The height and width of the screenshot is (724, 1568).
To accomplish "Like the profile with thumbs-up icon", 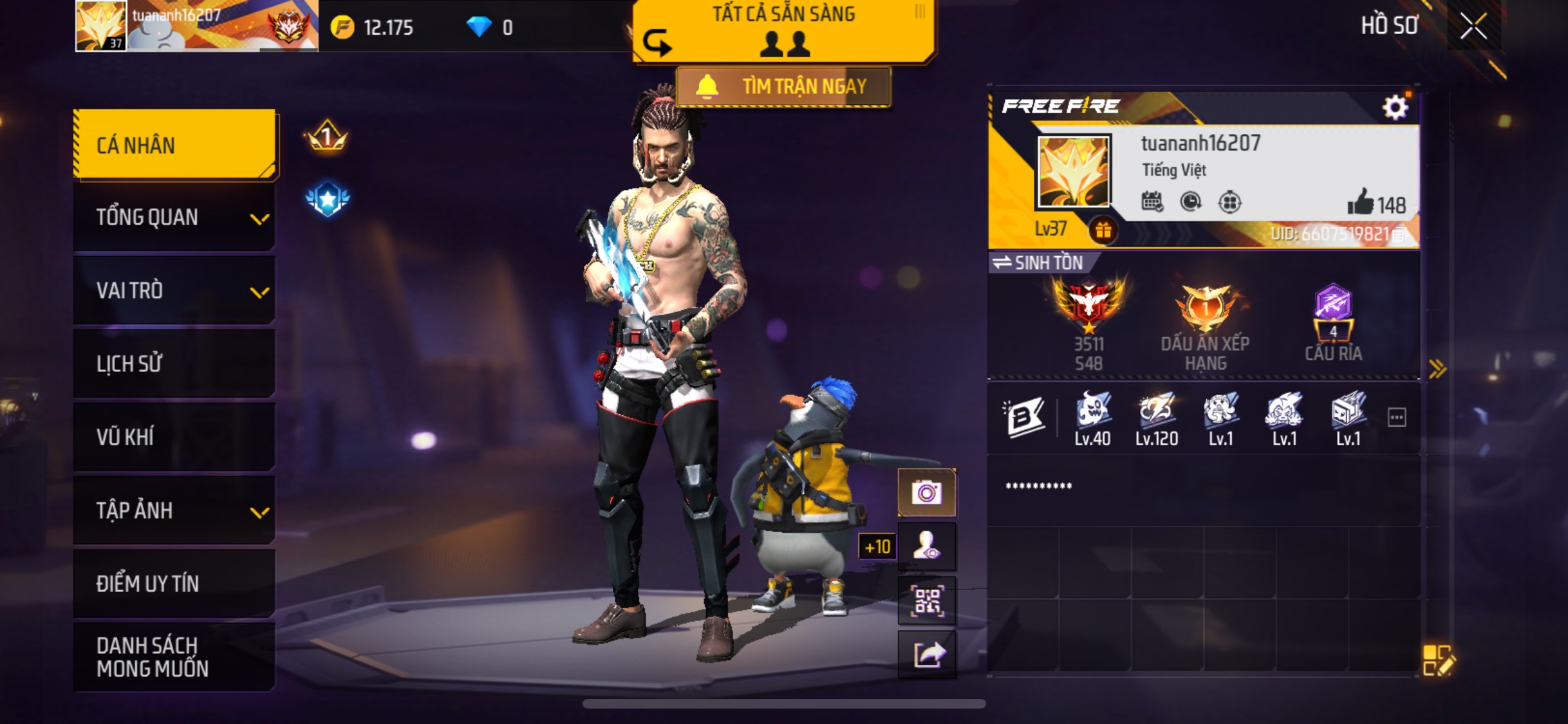I will (x=1361, y=203).
